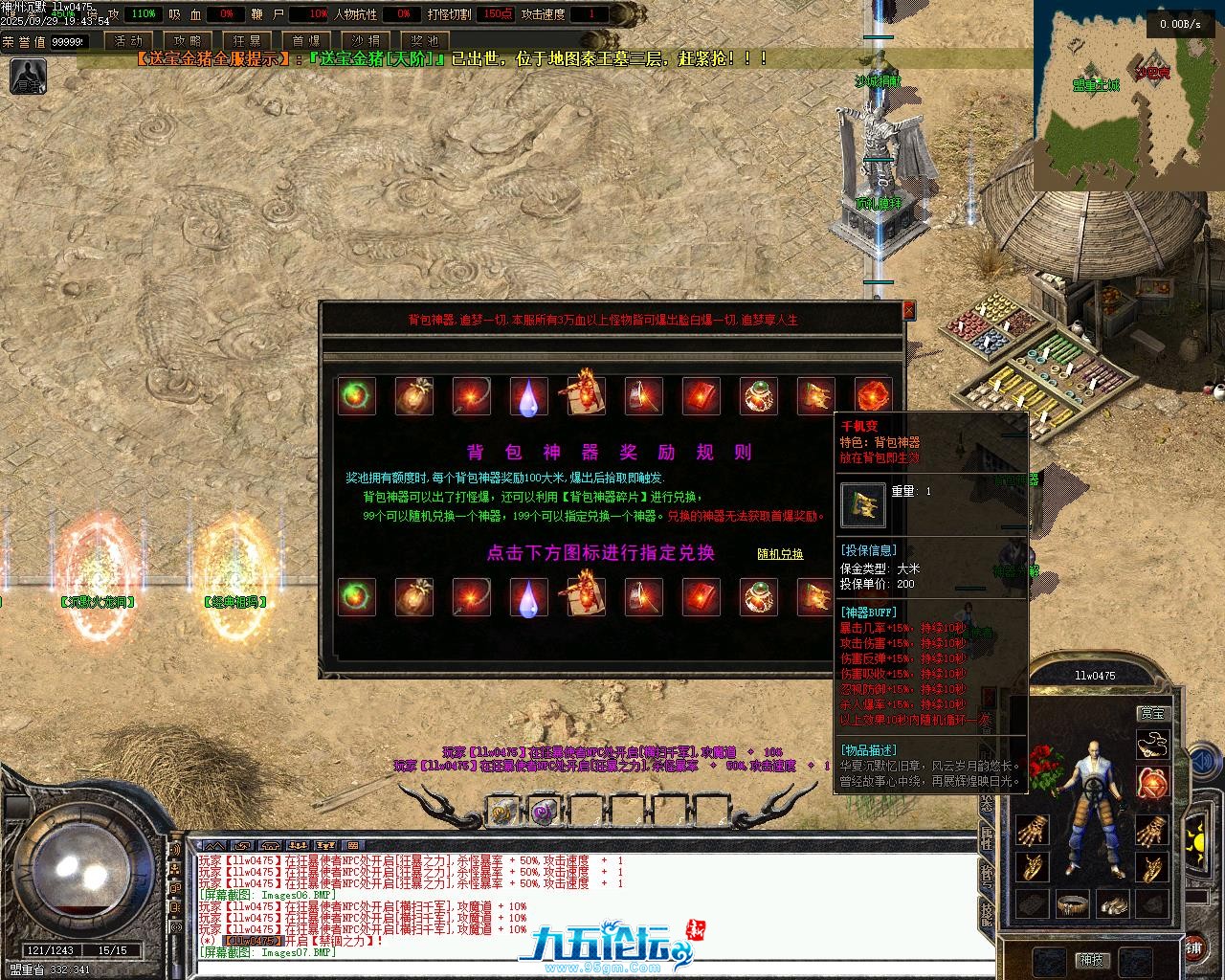Switch to the 技能 skills tab
Image resolution: width=1225 pixels, height=980 pixels.
tap(986, 915)
